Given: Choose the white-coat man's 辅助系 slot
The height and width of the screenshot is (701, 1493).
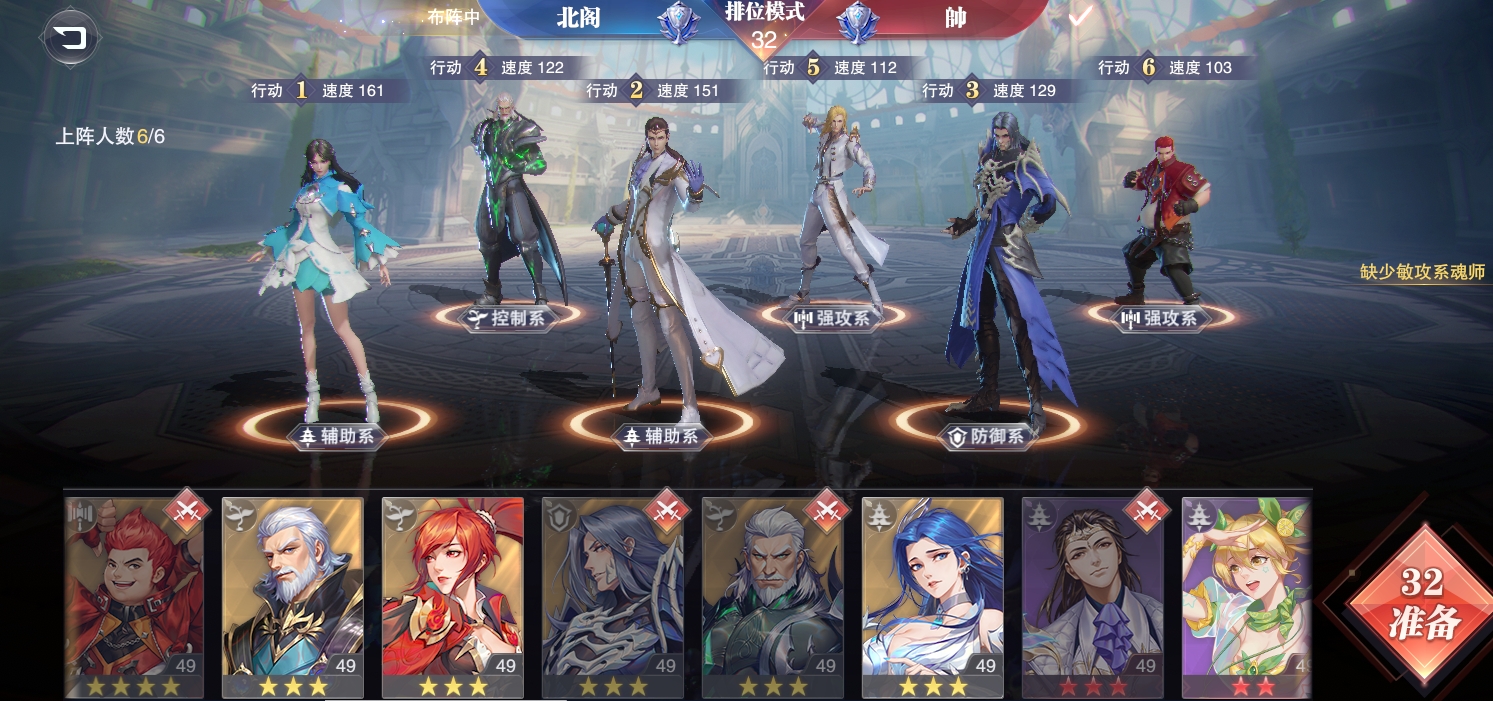Looking at the screenshot, I should pyautogui.click(x=662, y=435).
